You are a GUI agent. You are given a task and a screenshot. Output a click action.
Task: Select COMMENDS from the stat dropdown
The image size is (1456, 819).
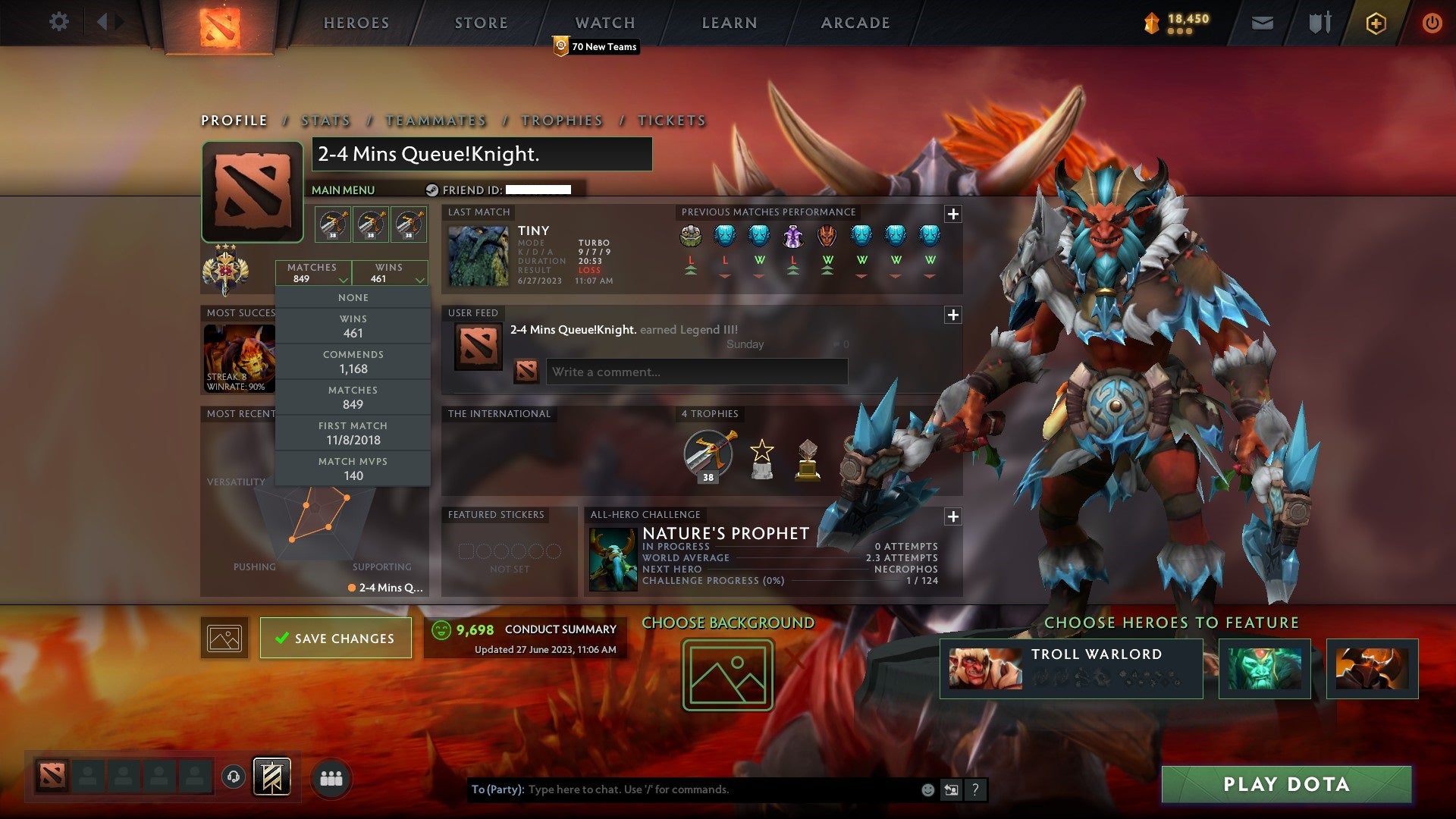(x=353, y=361)
